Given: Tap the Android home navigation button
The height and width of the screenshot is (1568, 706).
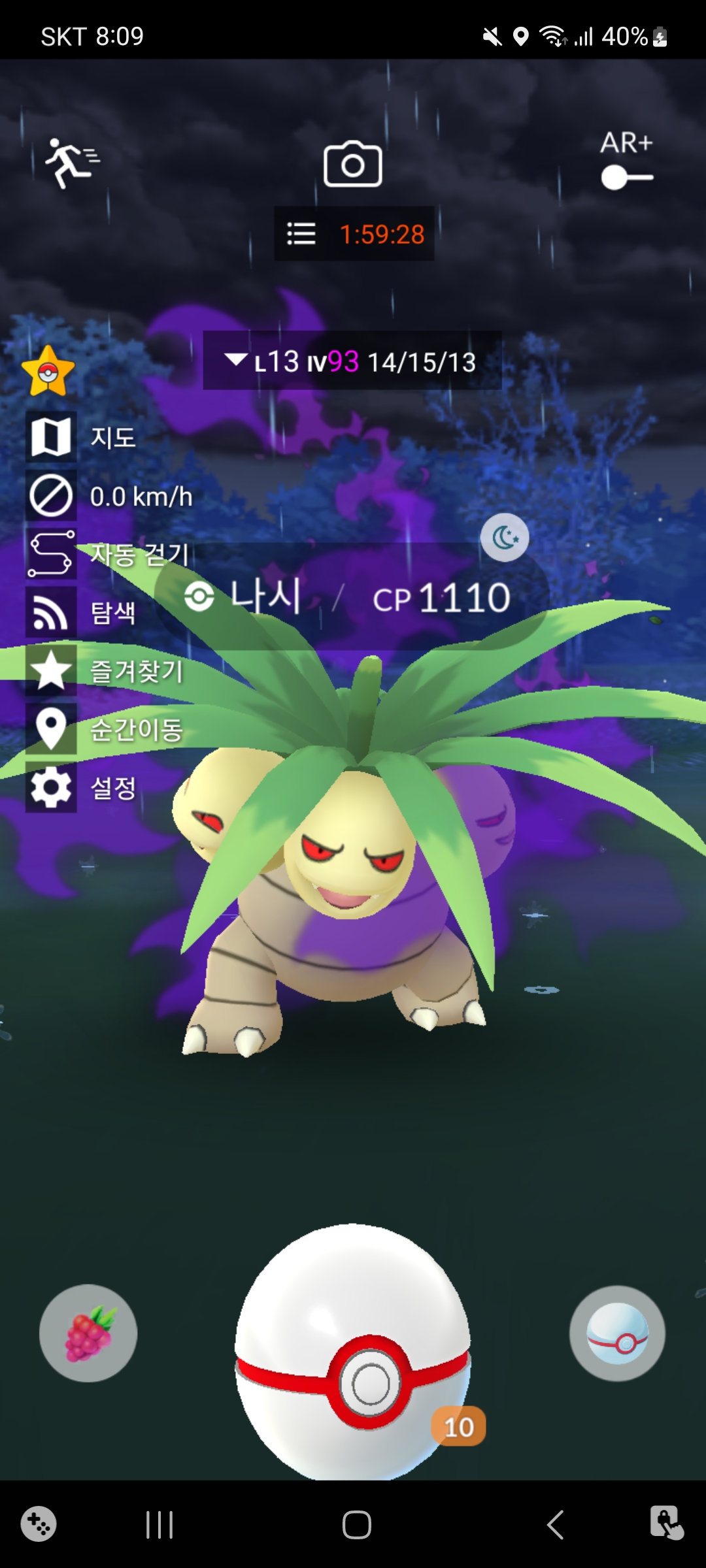Looking at the screenshot, I should 357,1526.
